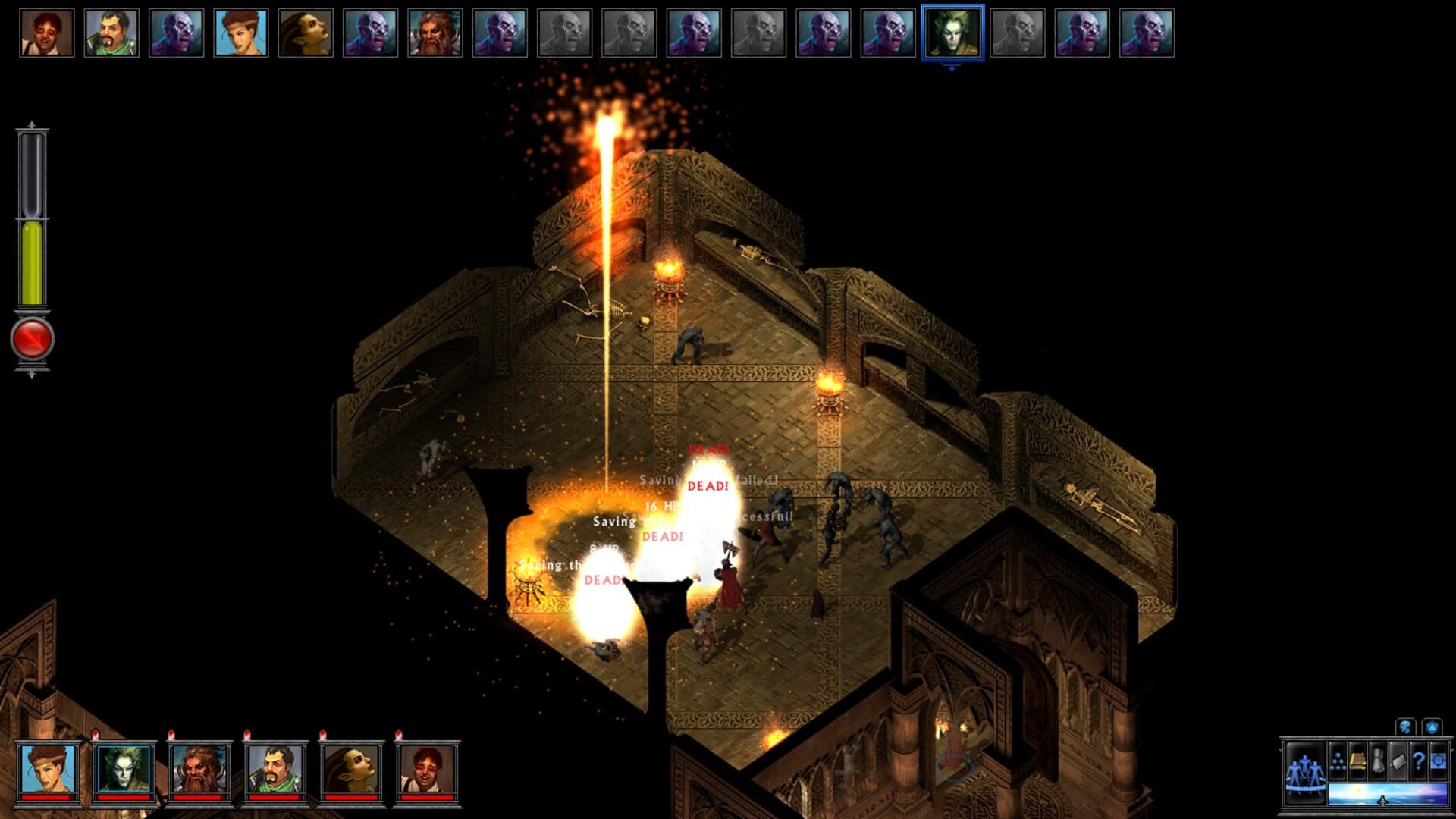The height and width of the screenshot is (819, 1456).
Task: Click the question mark help icon
Action: (x=1418, y=761)
